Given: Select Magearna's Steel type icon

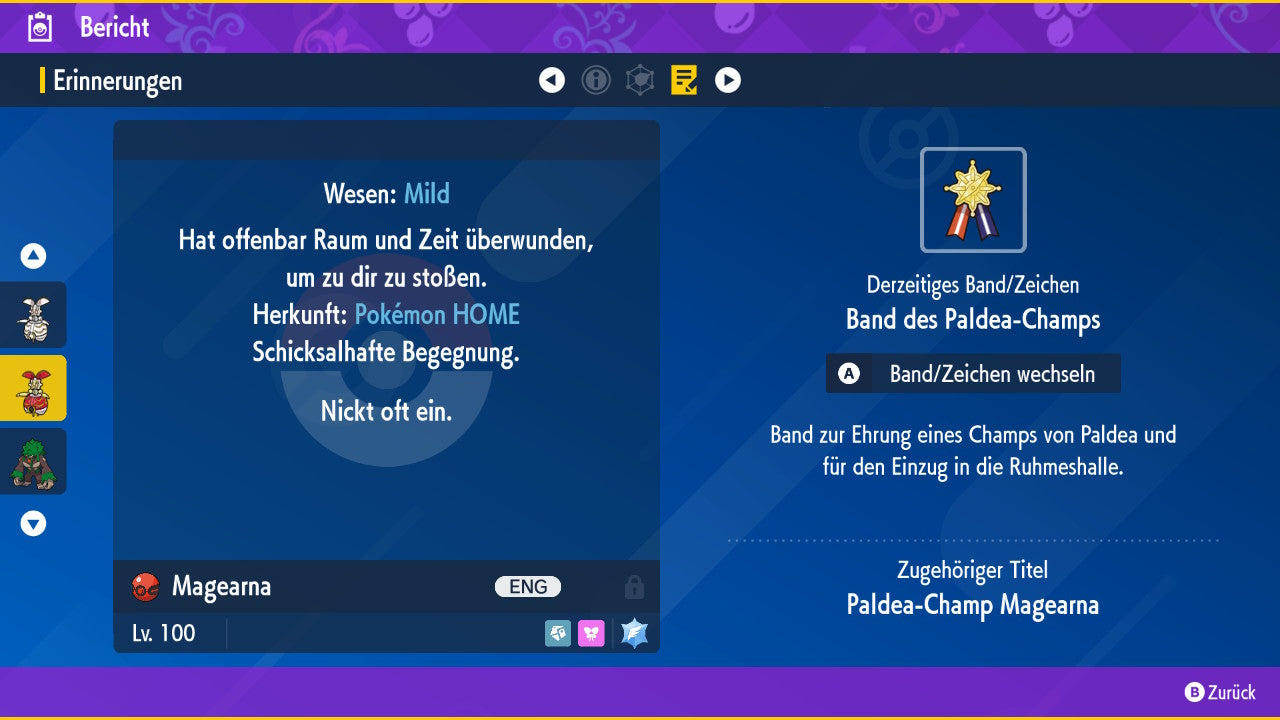Looking at the screenshot, I should click(557, 633).
